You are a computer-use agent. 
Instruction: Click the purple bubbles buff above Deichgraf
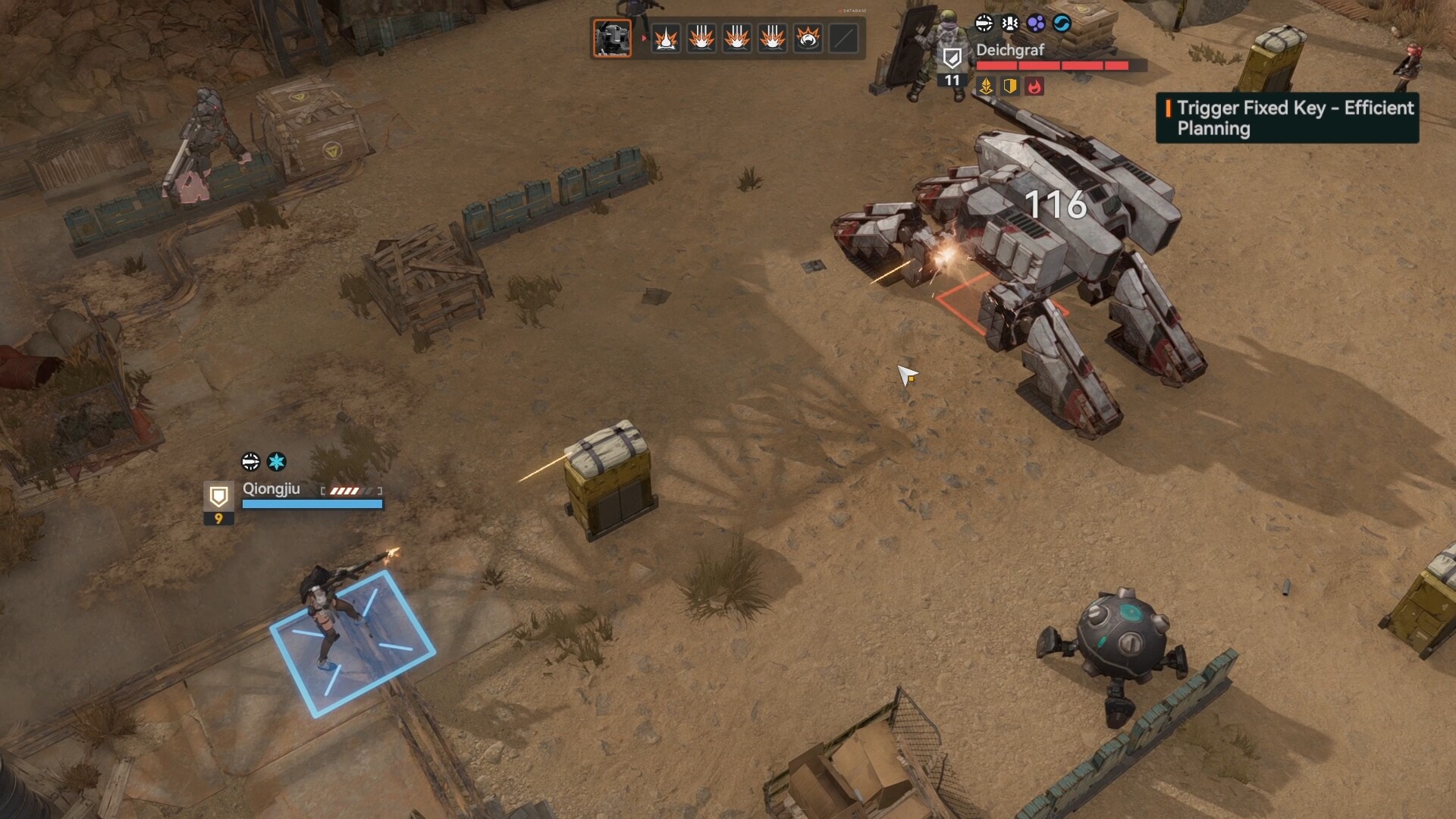tap(1035, 24)
